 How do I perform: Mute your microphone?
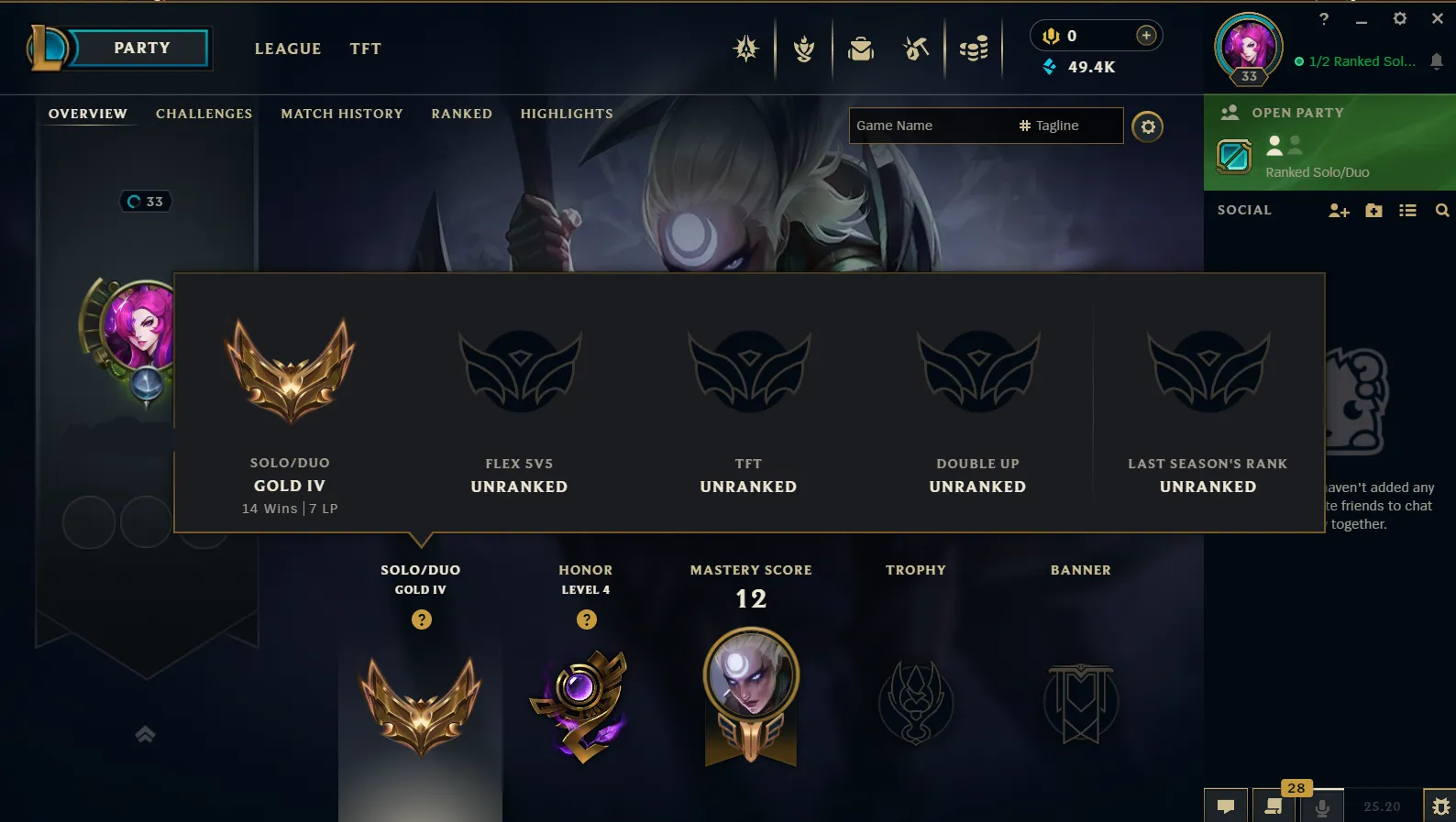click(x=1322, y=807)
